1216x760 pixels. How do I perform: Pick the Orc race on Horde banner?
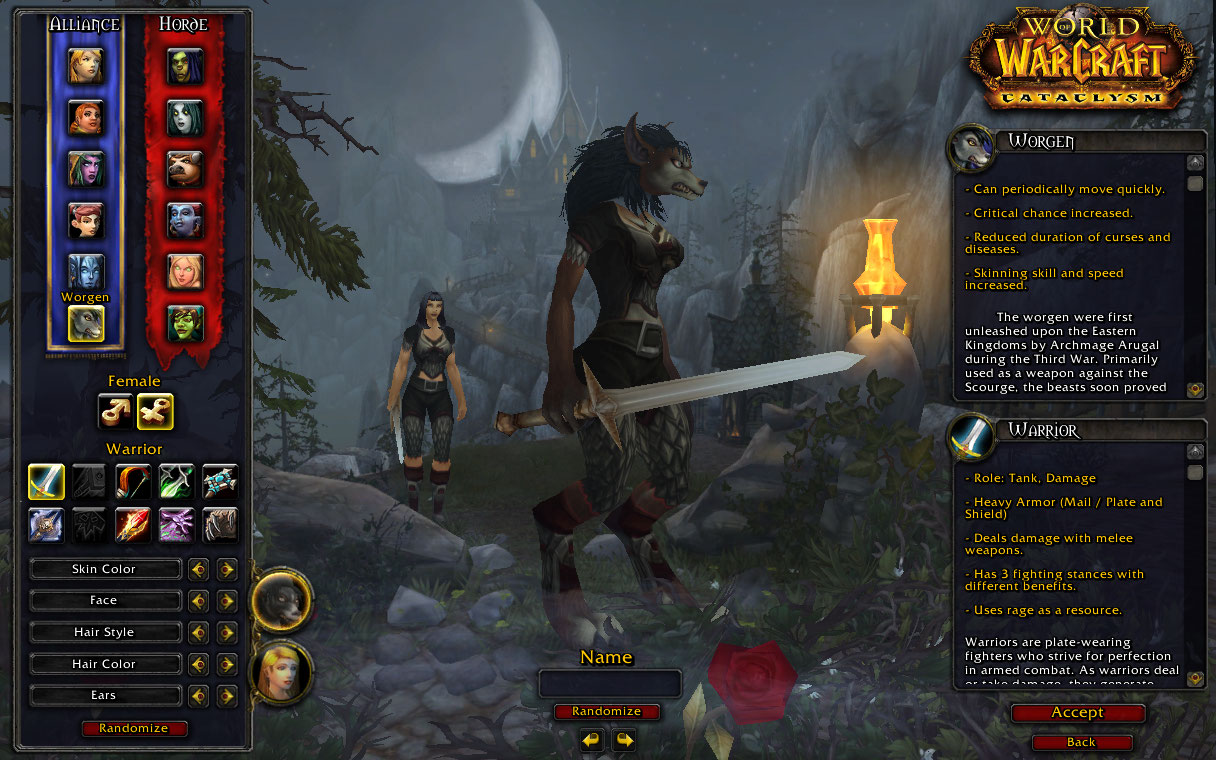click(185, 66)
